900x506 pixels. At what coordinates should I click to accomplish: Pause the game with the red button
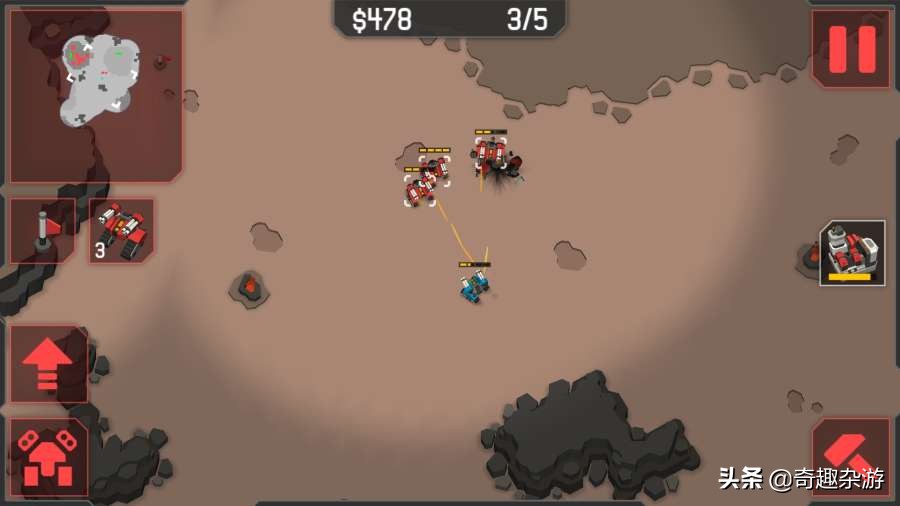click(851, 49)
